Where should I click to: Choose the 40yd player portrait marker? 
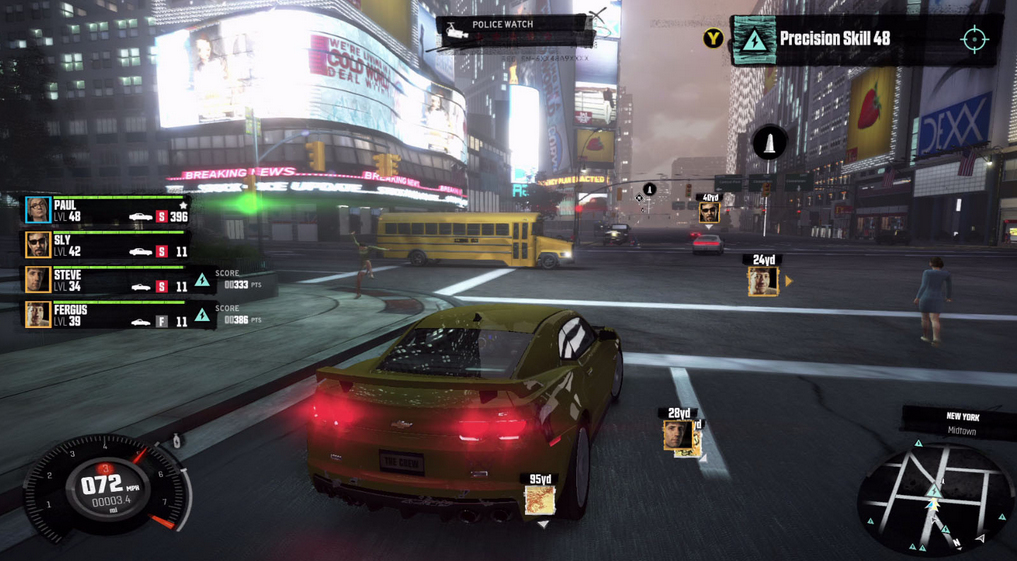point(709,212)
